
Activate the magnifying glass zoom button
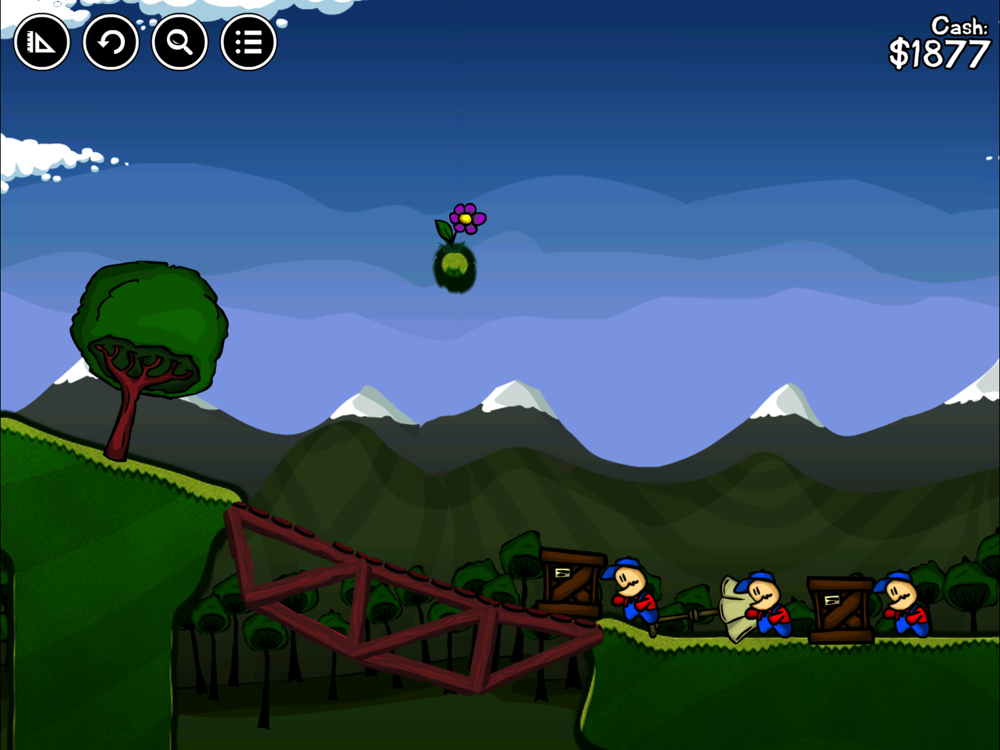(x=180, y=42)
